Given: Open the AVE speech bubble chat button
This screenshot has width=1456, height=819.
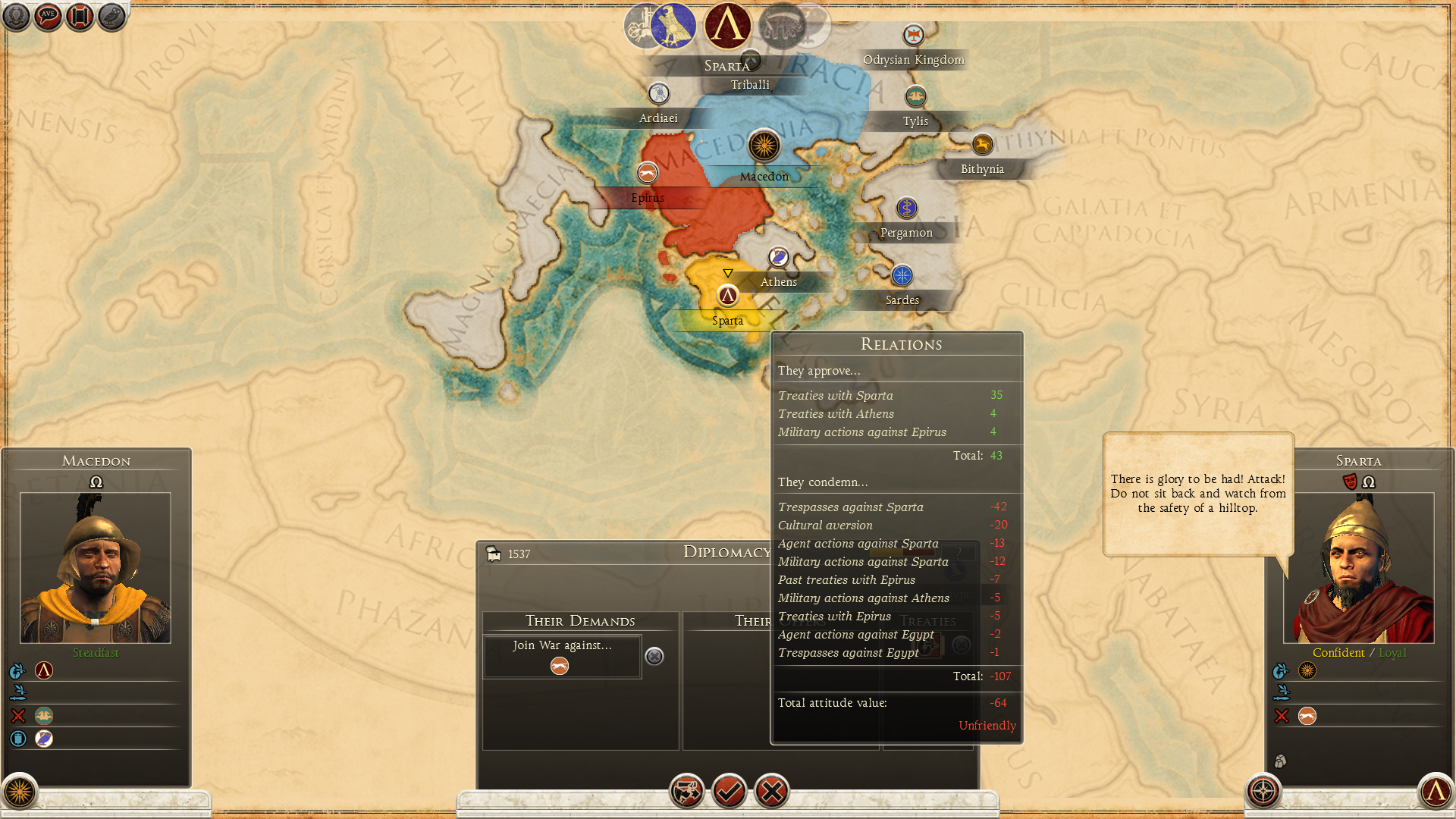Looking at the screenshot, I should (48, 17).
